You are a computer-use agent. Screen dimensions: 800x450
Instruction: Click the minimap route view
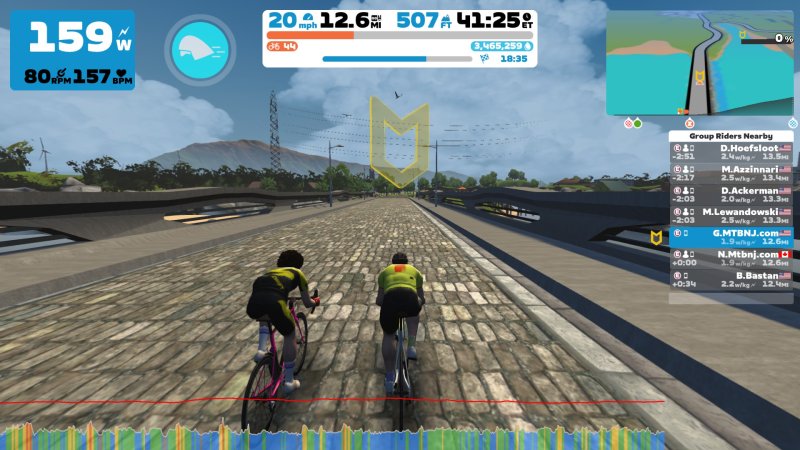tap(699, 62)
